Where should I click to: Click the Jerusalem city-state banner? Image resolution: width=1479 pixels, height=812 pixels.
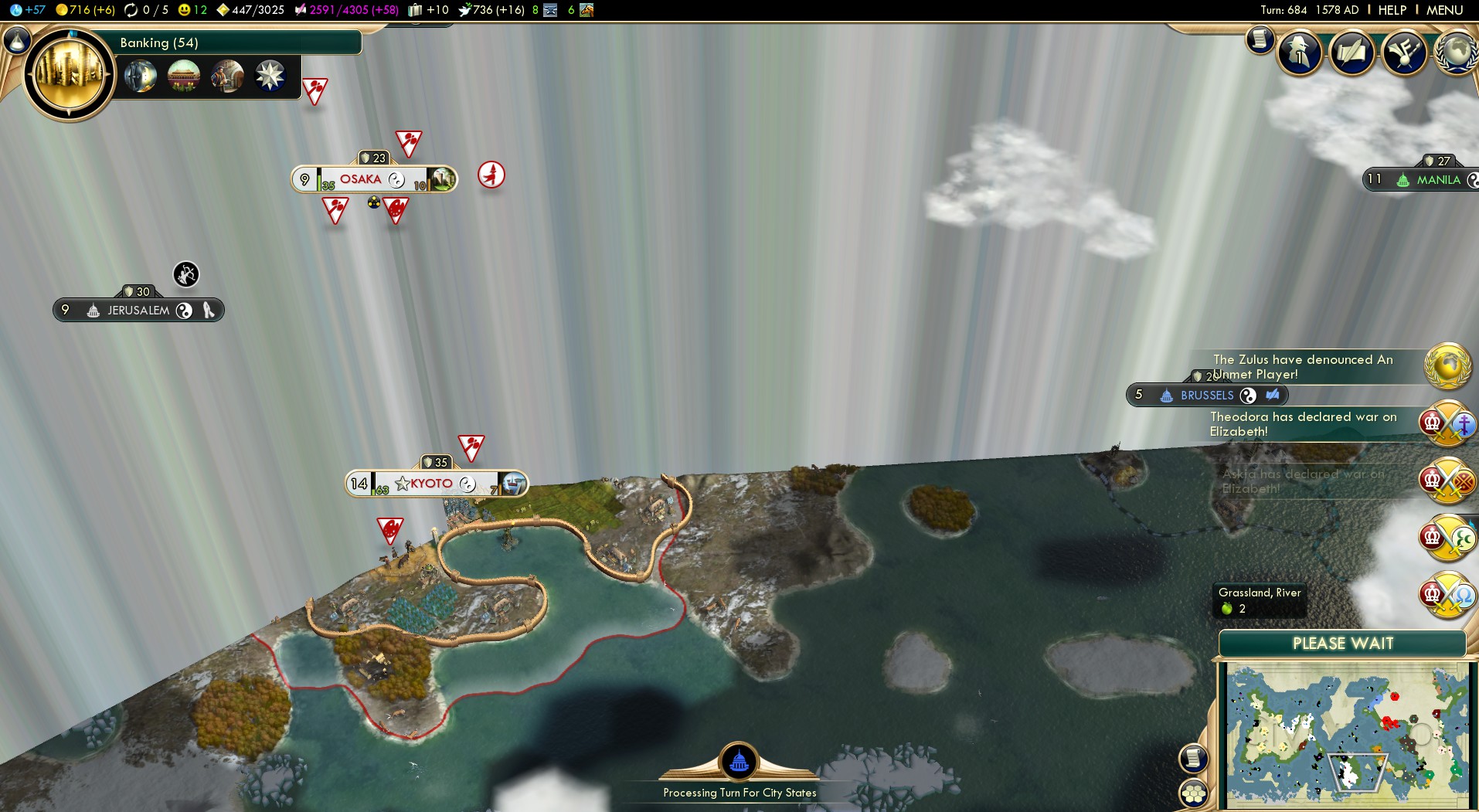click(x=138, y=311)
